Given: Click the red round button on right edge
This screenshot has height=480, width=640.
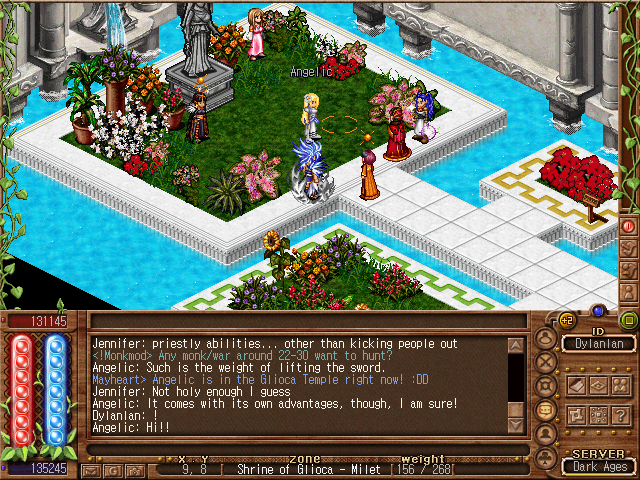Looking at the screenshot, I should pyautogui.click(x=629, y=226).
